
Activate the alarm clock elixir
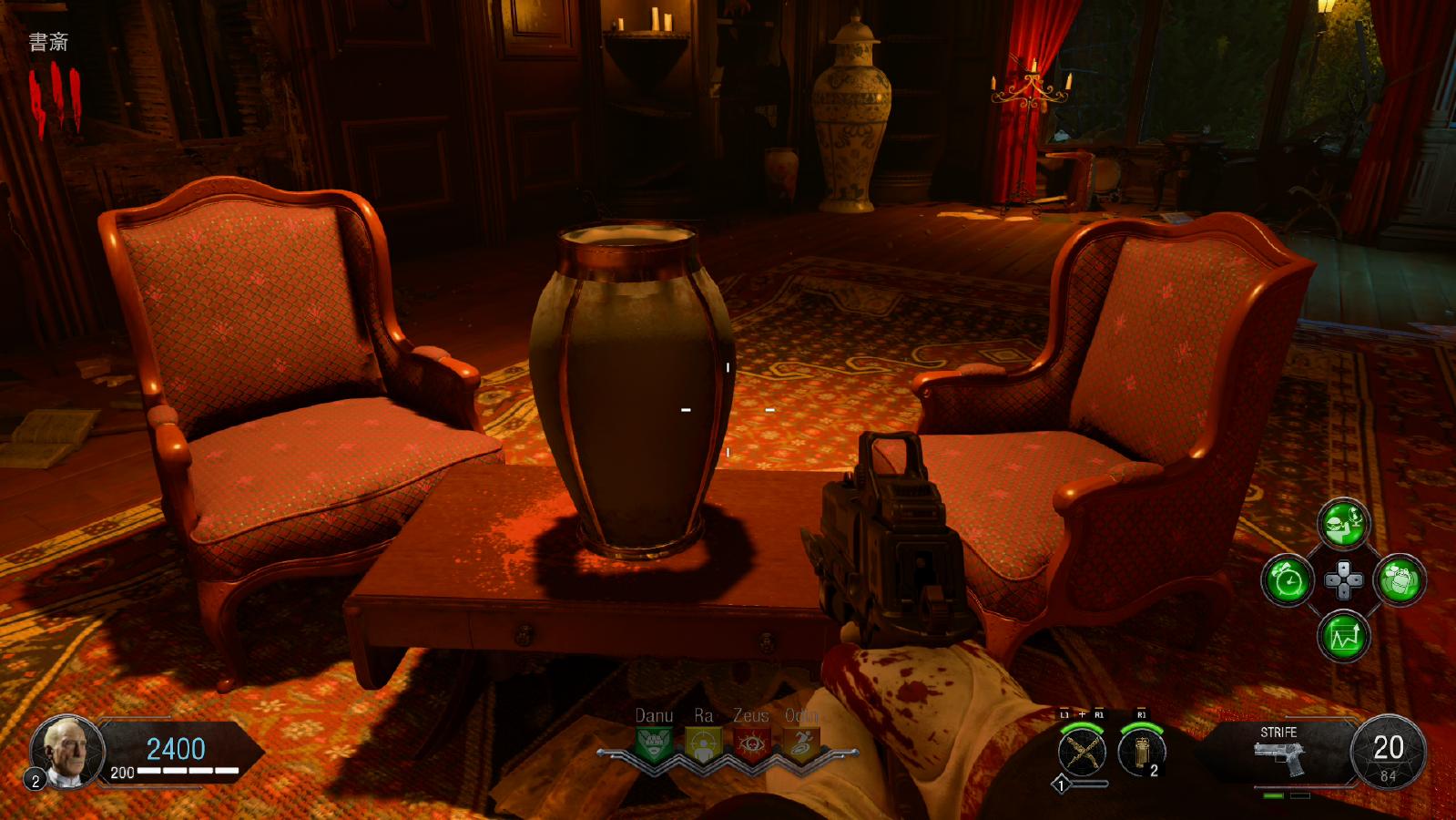1288,580
